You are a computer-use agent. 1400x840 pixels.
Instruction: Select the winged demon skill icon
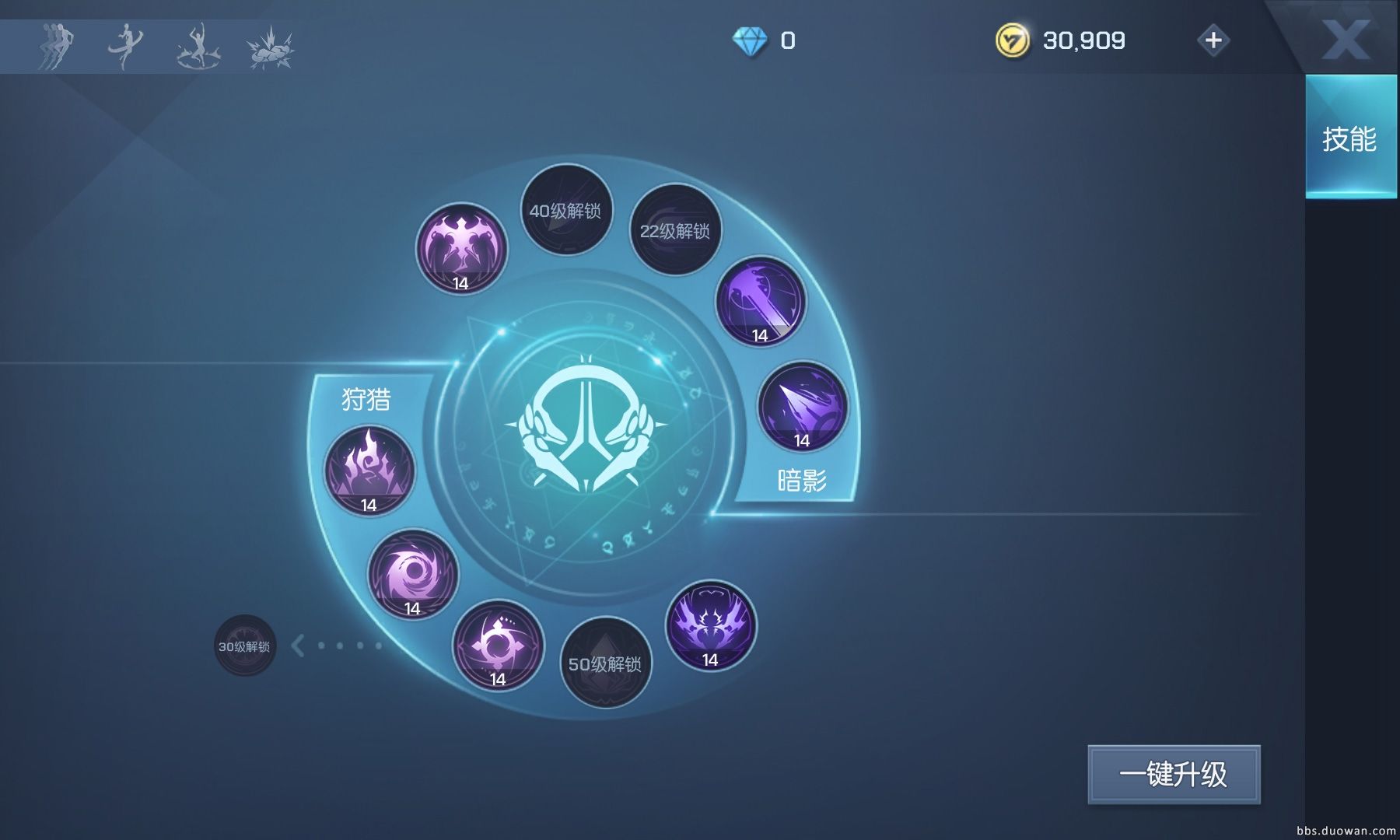pyautogui.click(x=461, y=249)
